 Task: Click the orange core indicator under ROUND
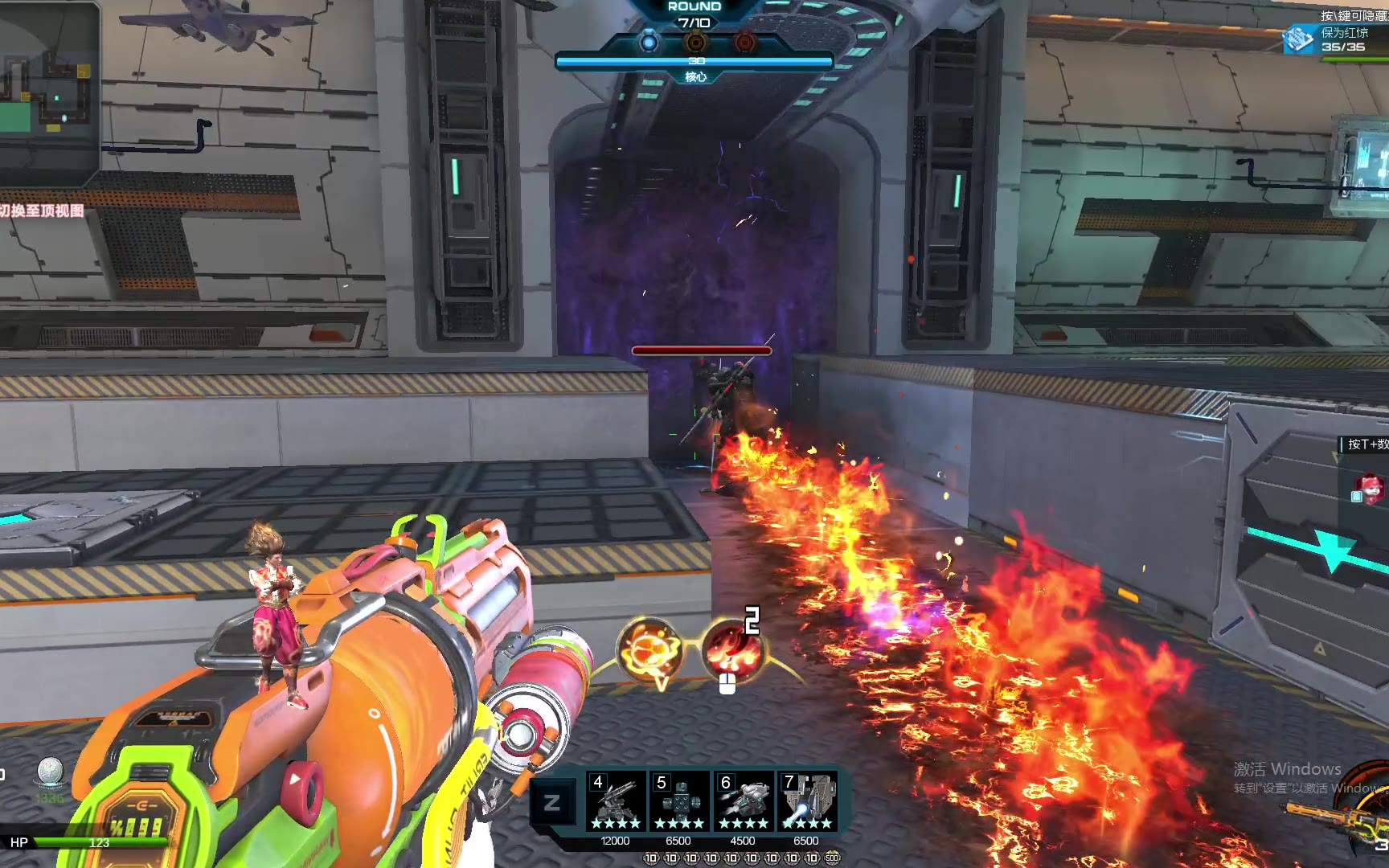tap(696, 41)
